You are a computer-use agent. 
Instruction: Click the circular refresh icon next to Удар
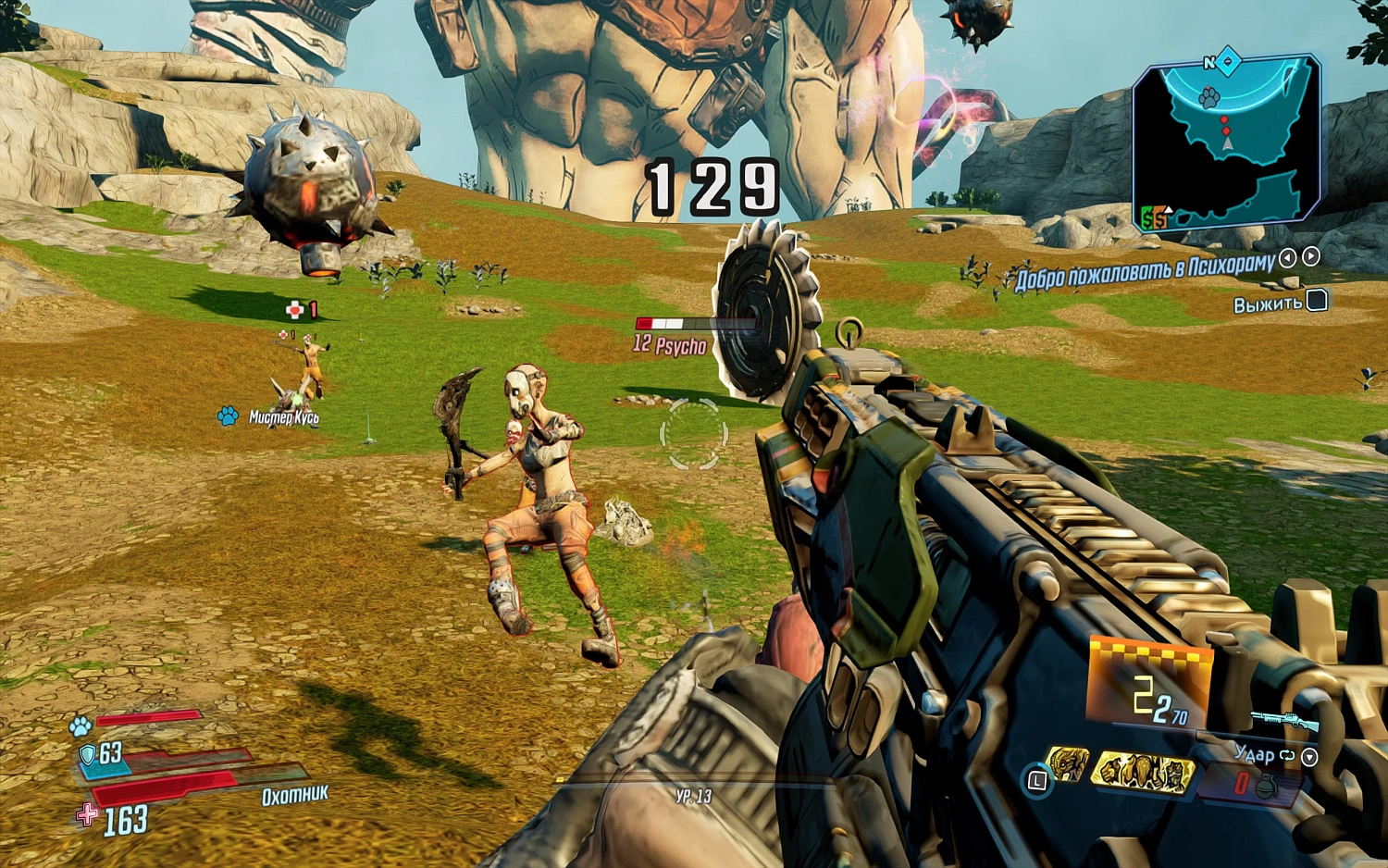click(x=1287, y=755)
